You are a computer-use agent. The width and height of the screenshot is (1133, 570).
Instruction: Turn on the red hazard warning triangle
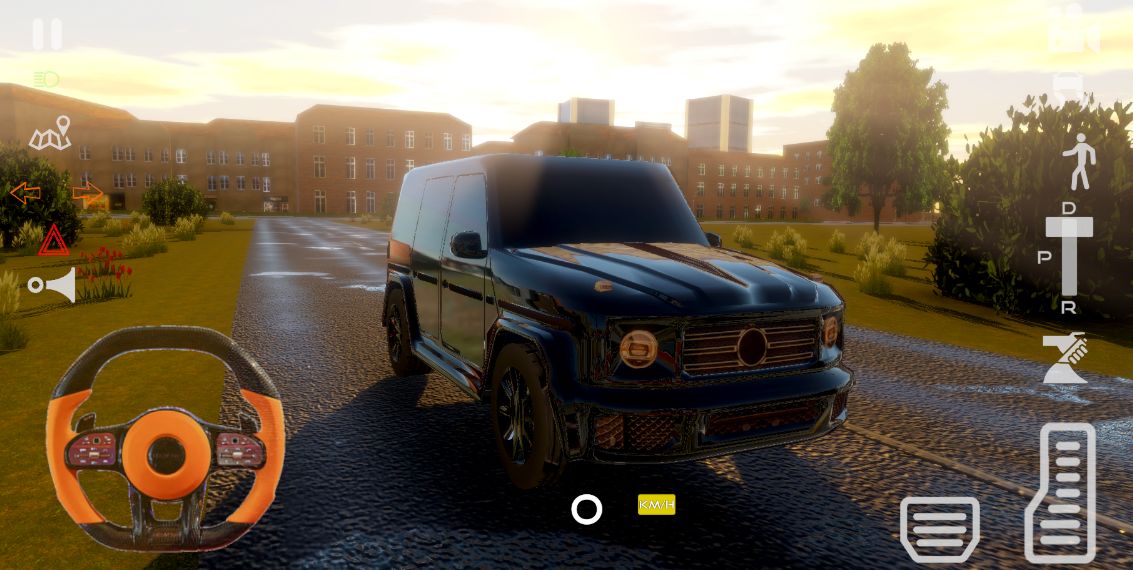[54, 240]
